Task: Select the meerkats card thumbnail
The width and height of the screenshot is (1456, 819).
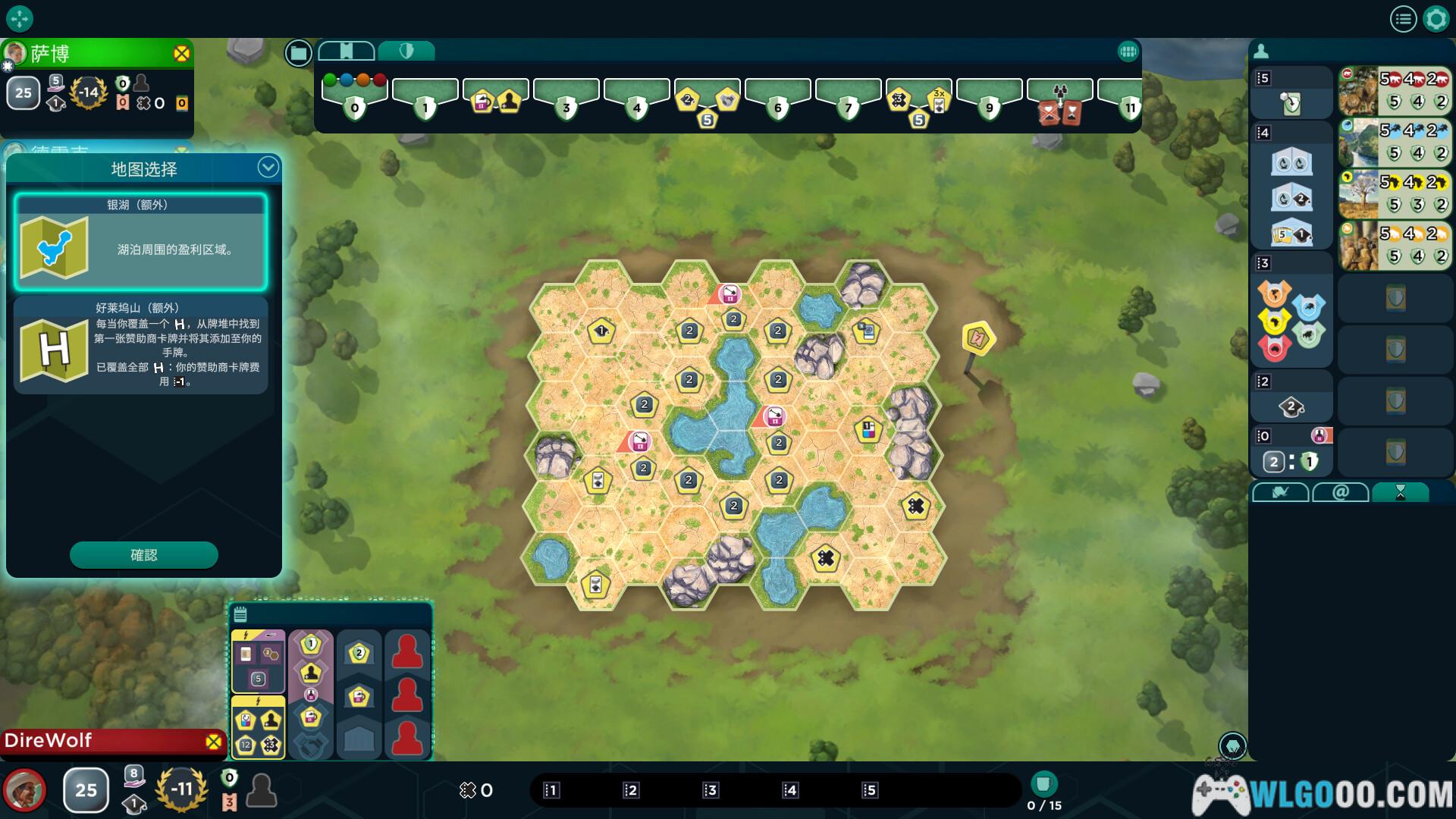Action: (x=1357, y=245)
